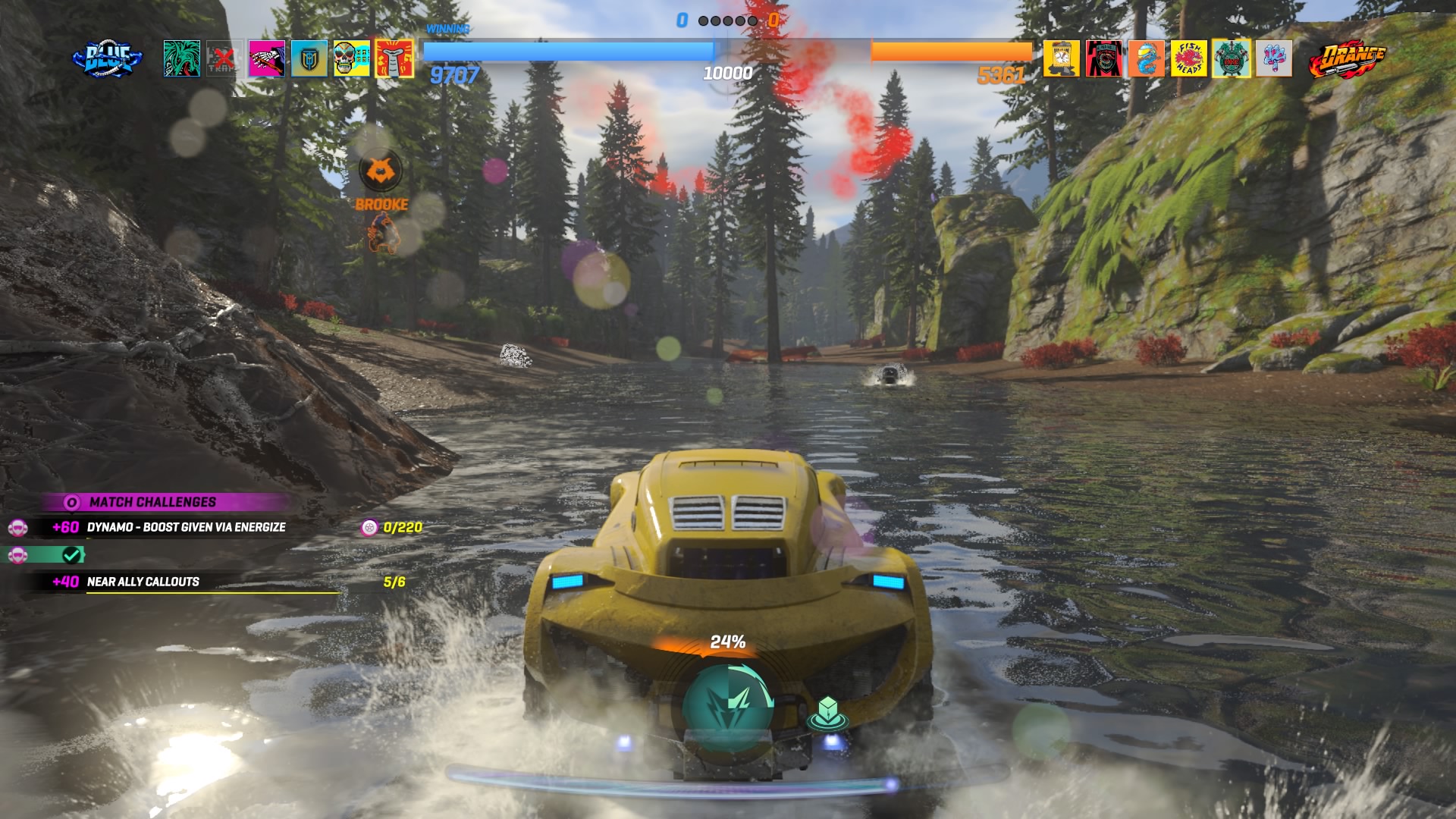
Task: Click the green OKE crest badge
Action: [1231, 58]
